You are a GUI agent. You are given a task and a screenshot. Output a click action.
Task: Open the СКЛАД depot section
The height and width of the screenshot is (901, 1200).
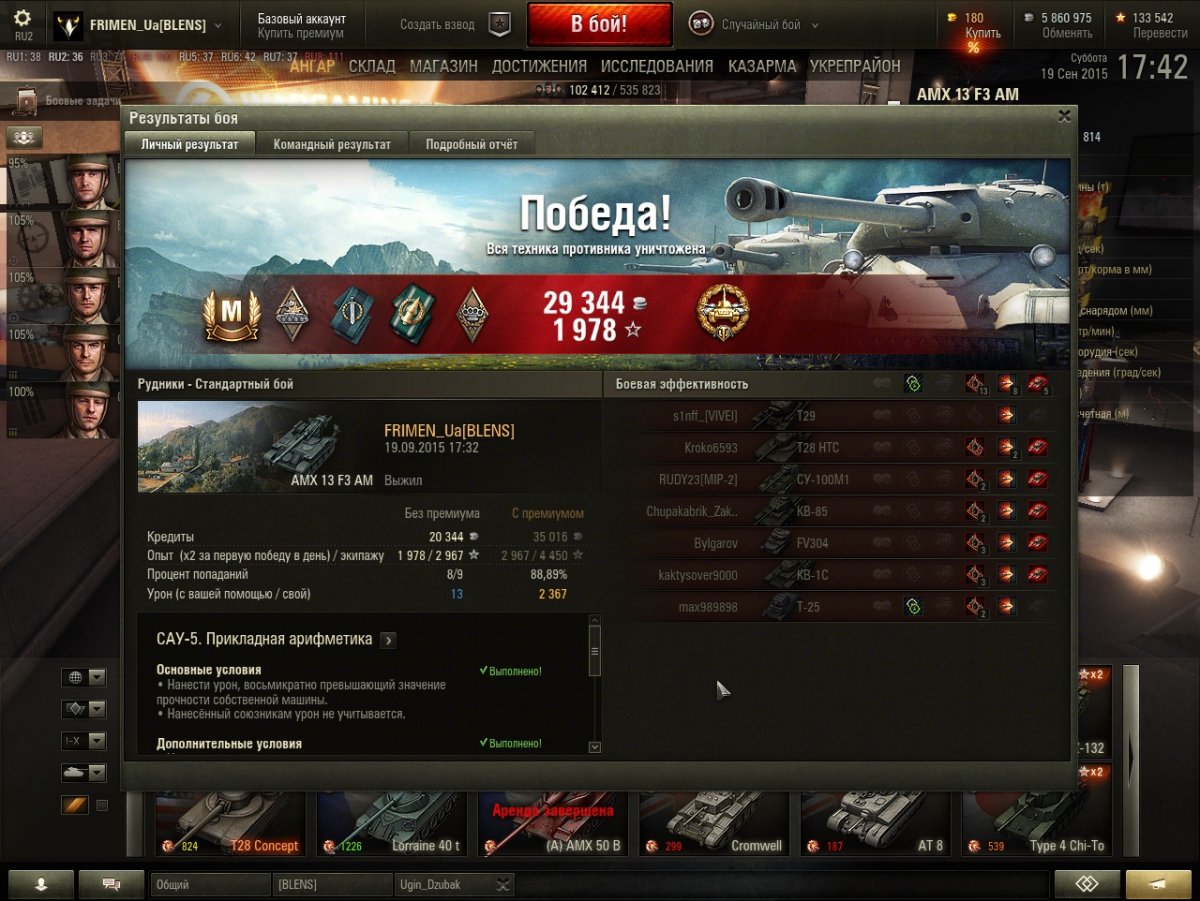coord(372,66)
